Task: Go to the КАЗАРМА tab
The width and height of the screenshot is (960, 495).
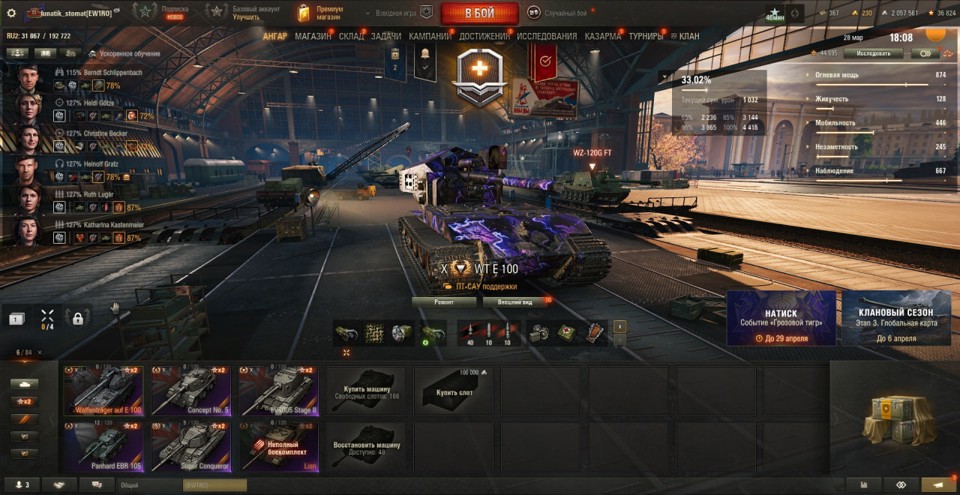Action: [x=603, y=36]
